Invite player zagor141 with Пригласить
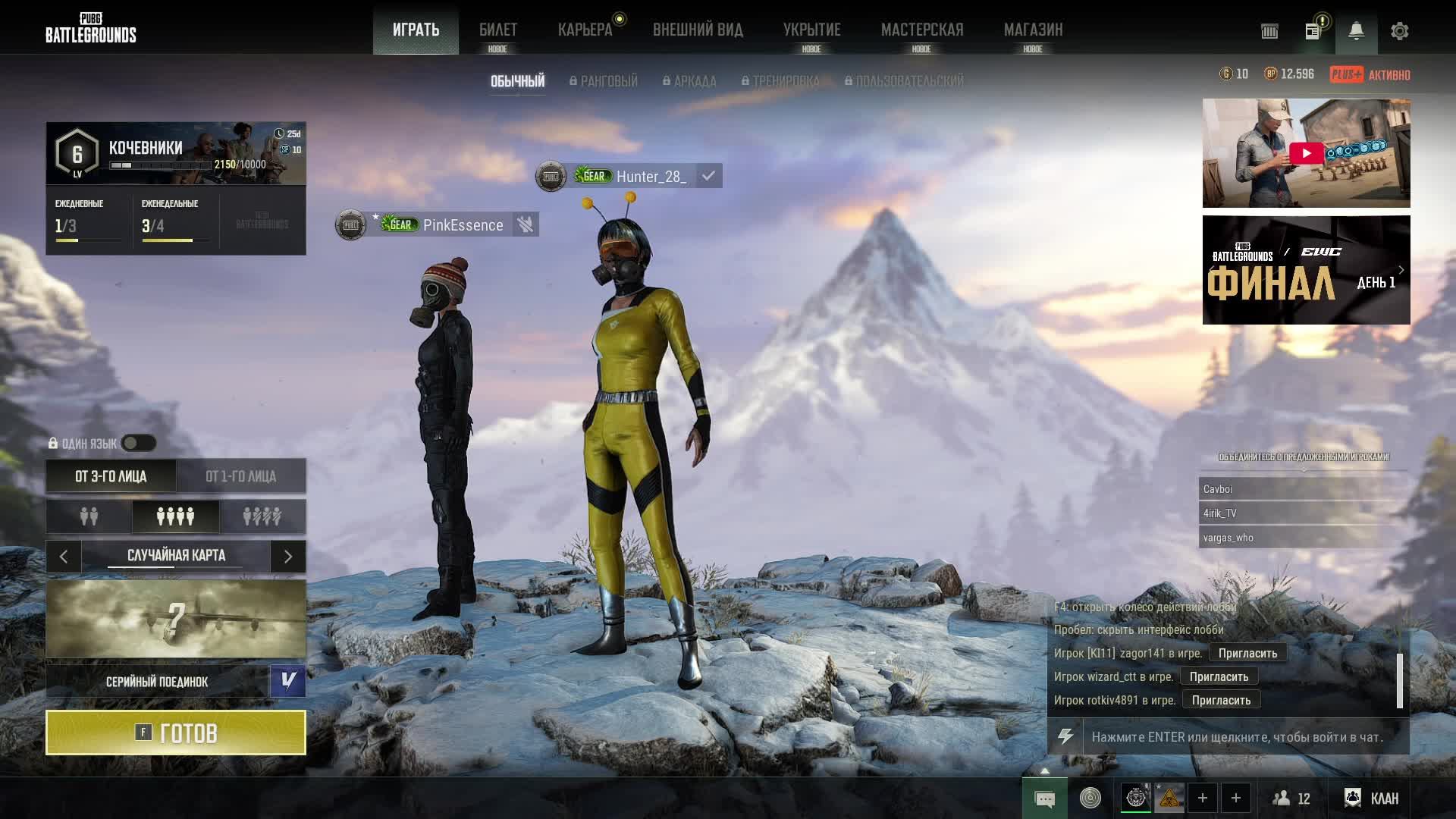The width and height of the screenshot is (1456, 819). click(x=1247, y=653)
